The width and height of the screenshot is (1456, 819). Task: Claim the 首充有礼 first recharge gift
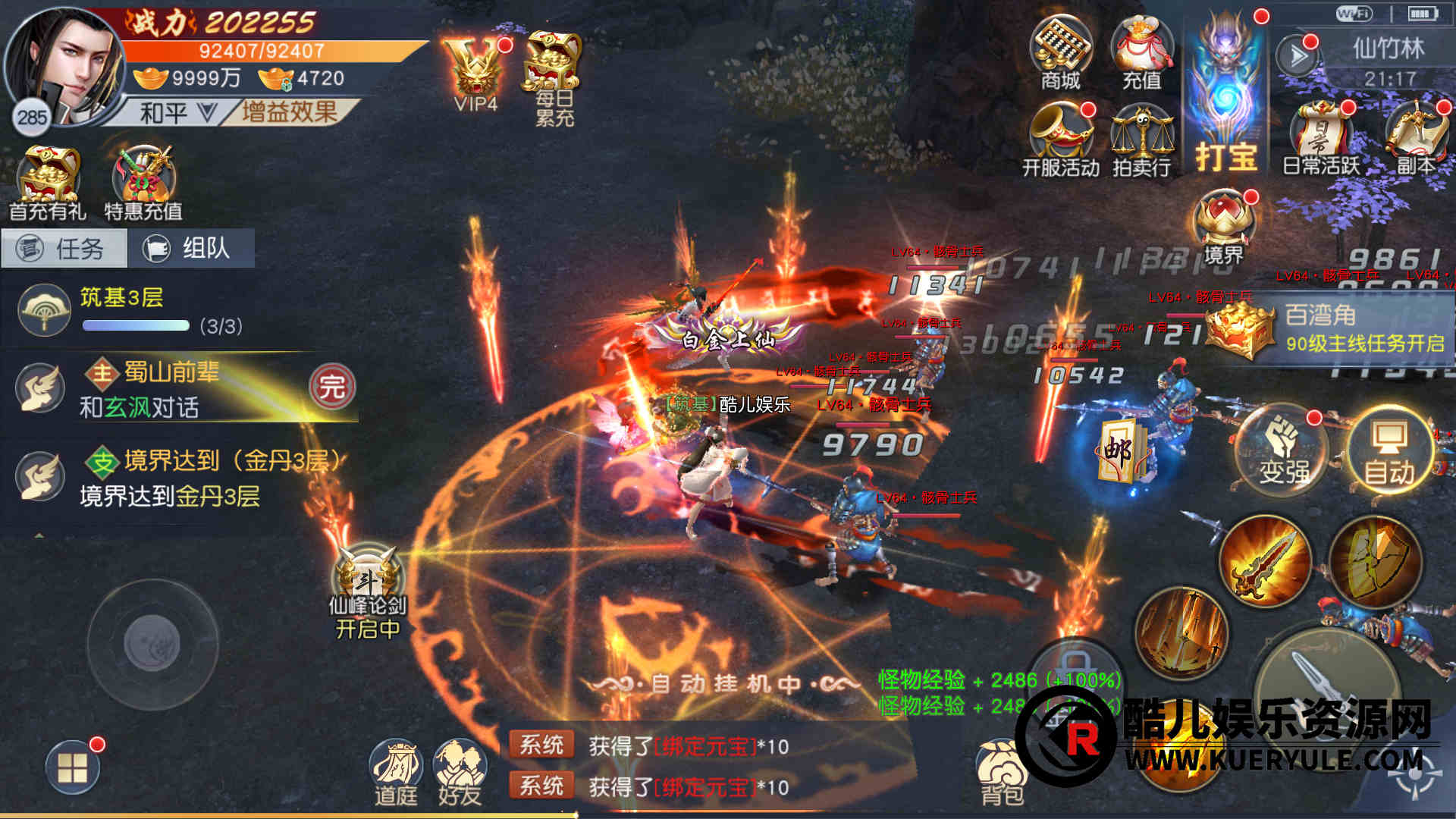48,184
